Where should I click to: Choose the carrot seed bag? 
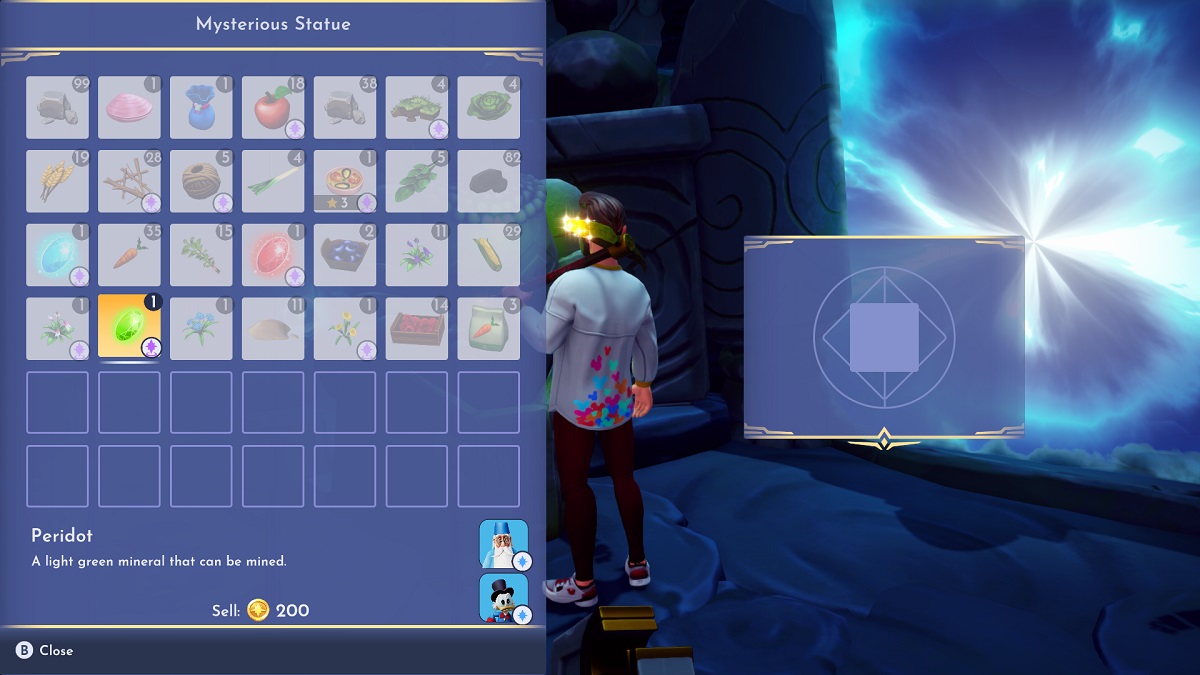[x=489, y=328]
